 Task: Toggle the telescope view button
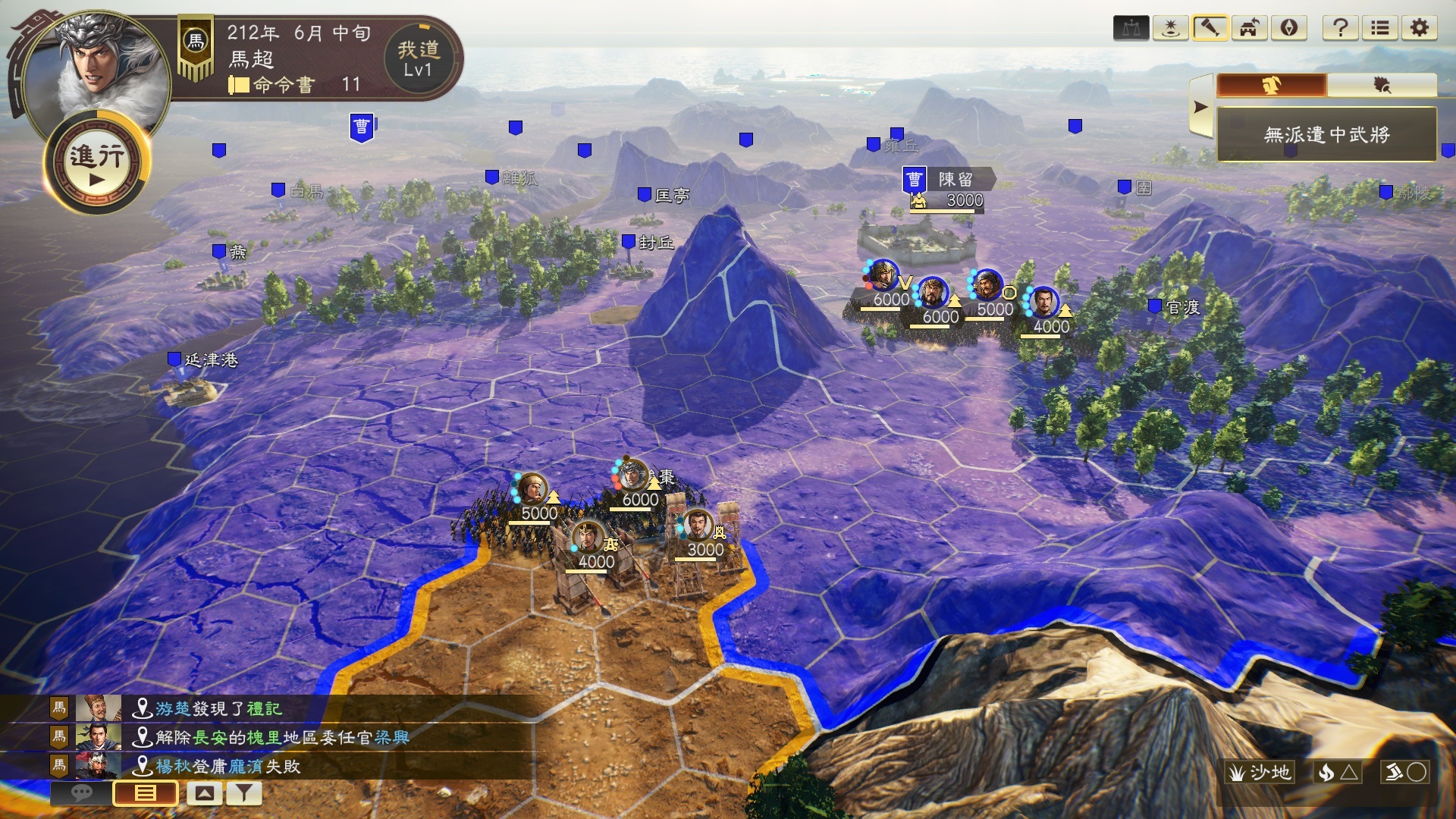(x=1210, y=29)
